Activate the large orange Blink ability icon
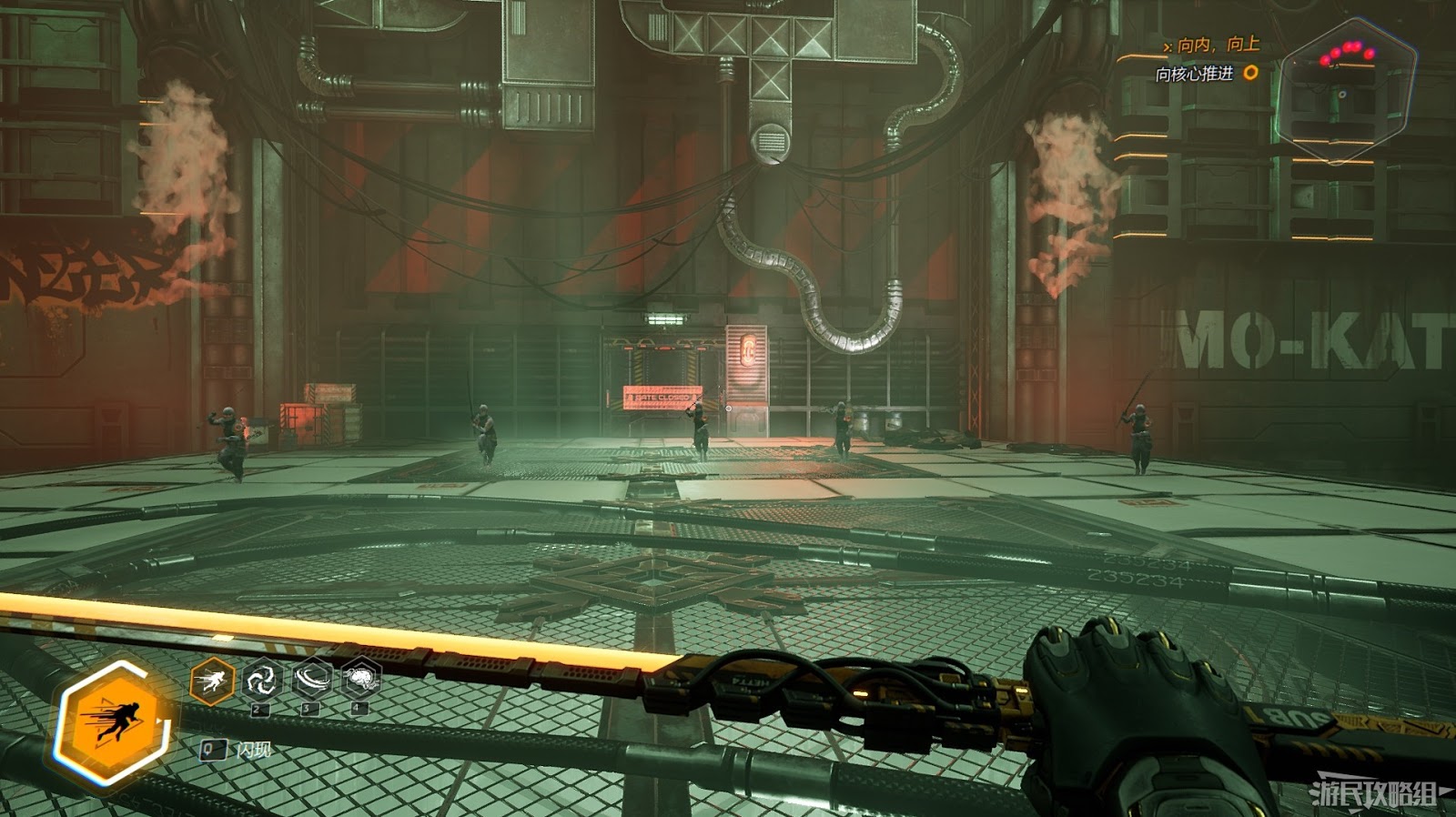The image size is (1456, 817). tap(113, 722)
